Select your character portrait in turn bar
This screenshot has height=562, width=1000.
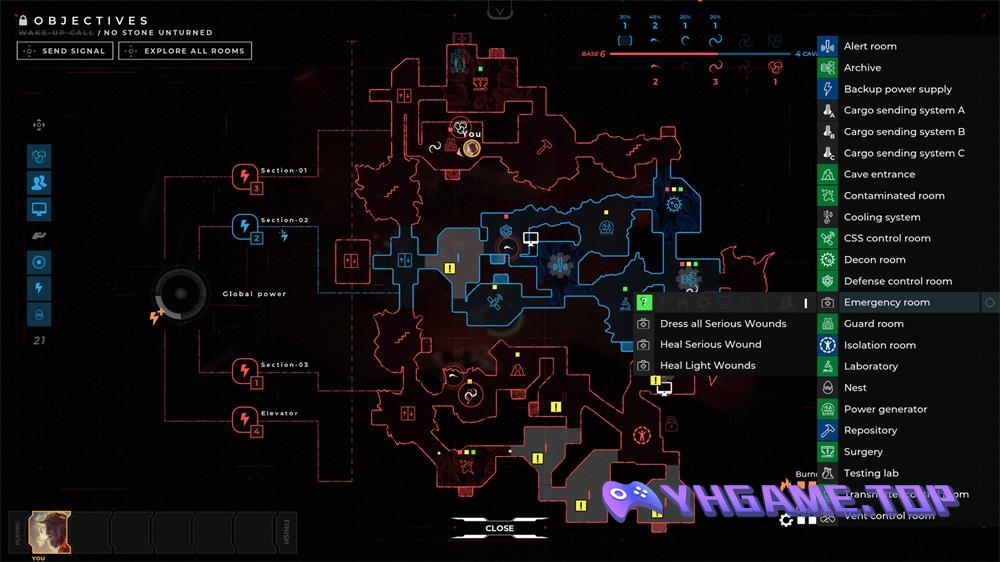pyautogui.click(x=48, y=531)
